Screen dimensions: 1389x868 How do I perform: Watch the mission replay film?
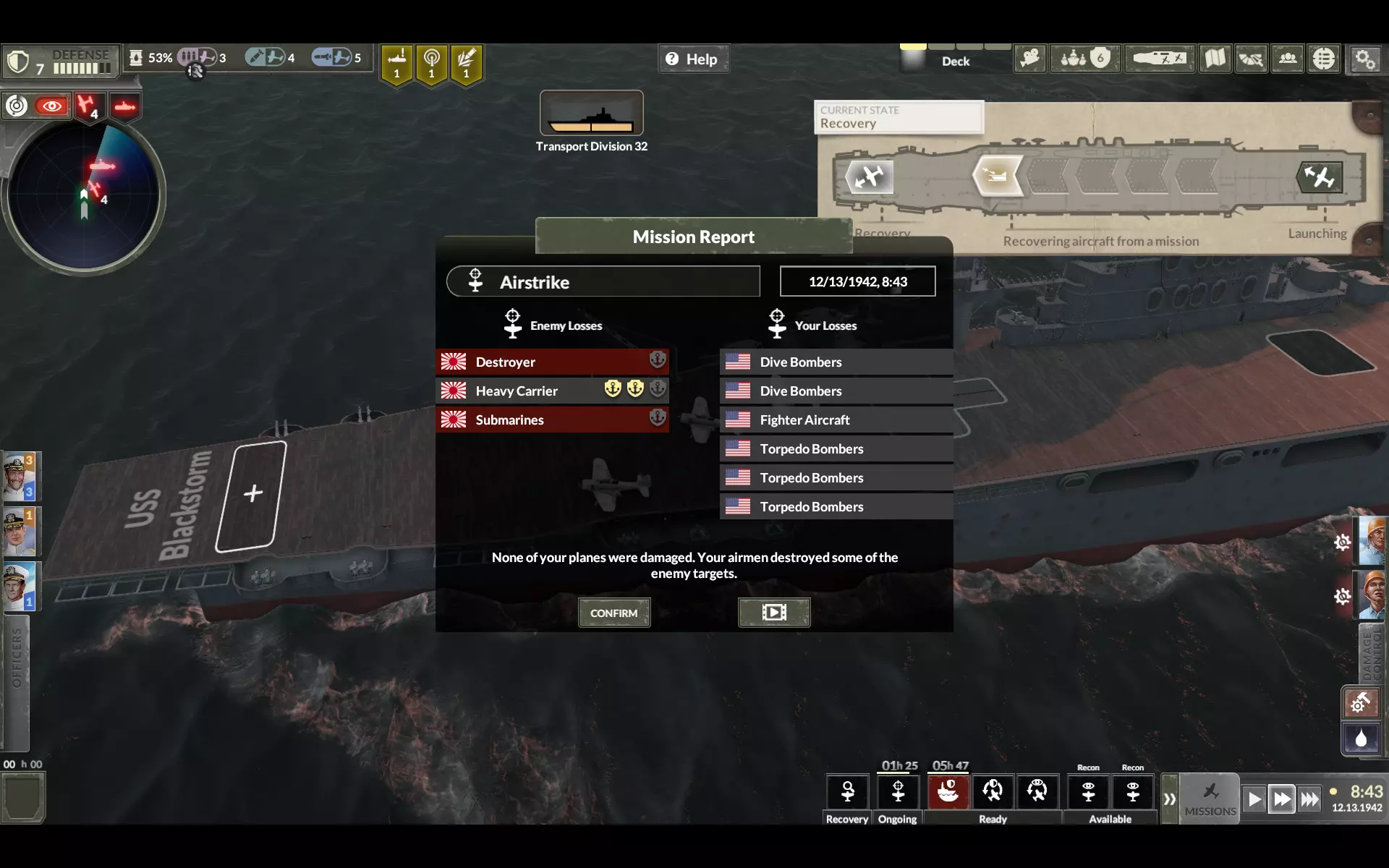[x=773, y=613]
